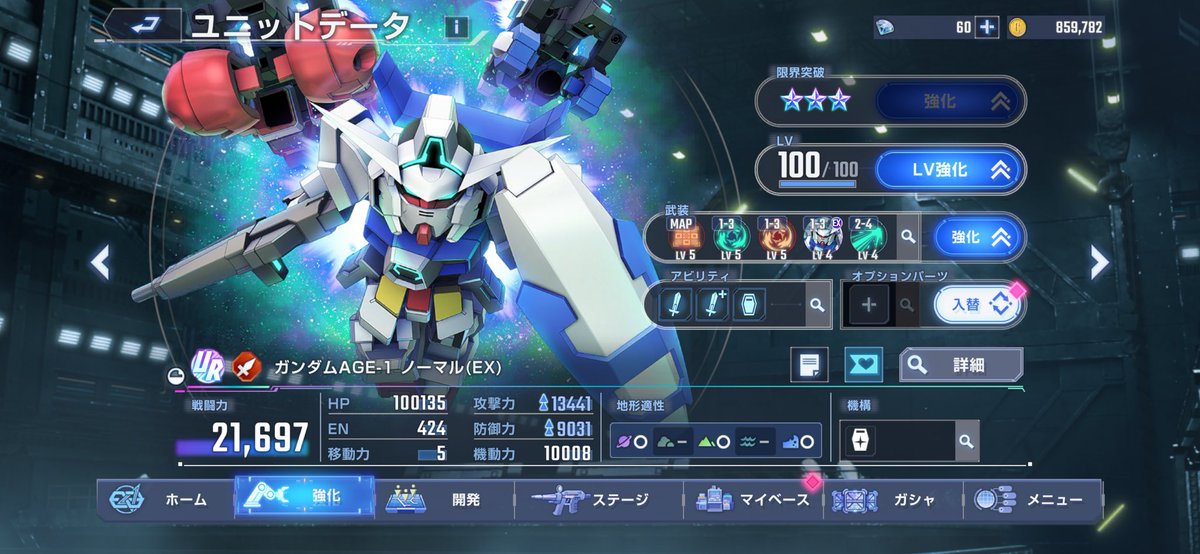Add an option part with the plus slot

[x=868, y=305]
